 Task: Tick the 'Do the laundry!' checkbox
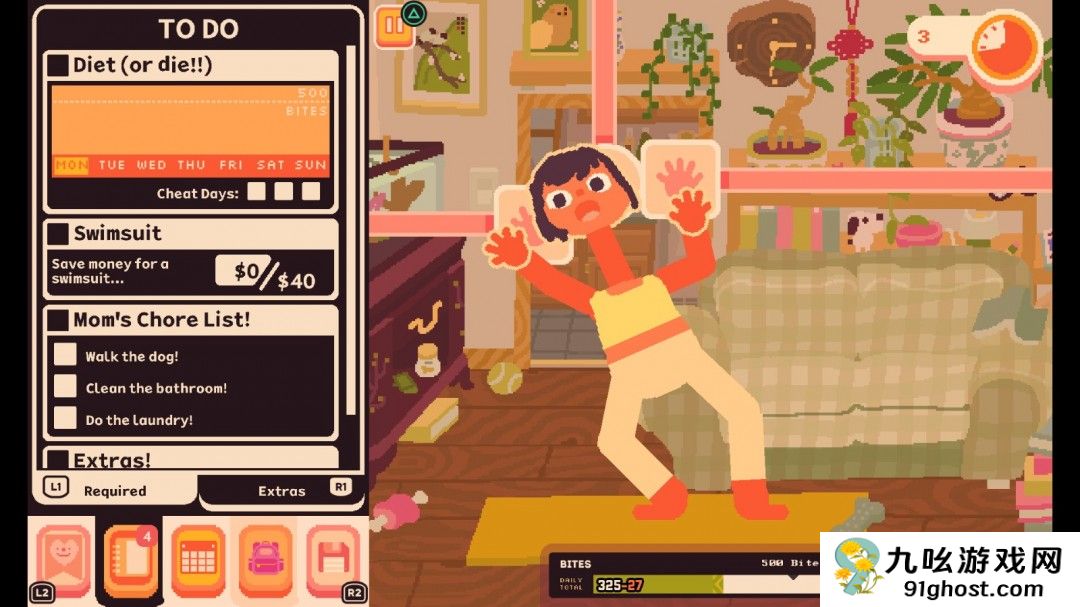[x=65, y=419]
